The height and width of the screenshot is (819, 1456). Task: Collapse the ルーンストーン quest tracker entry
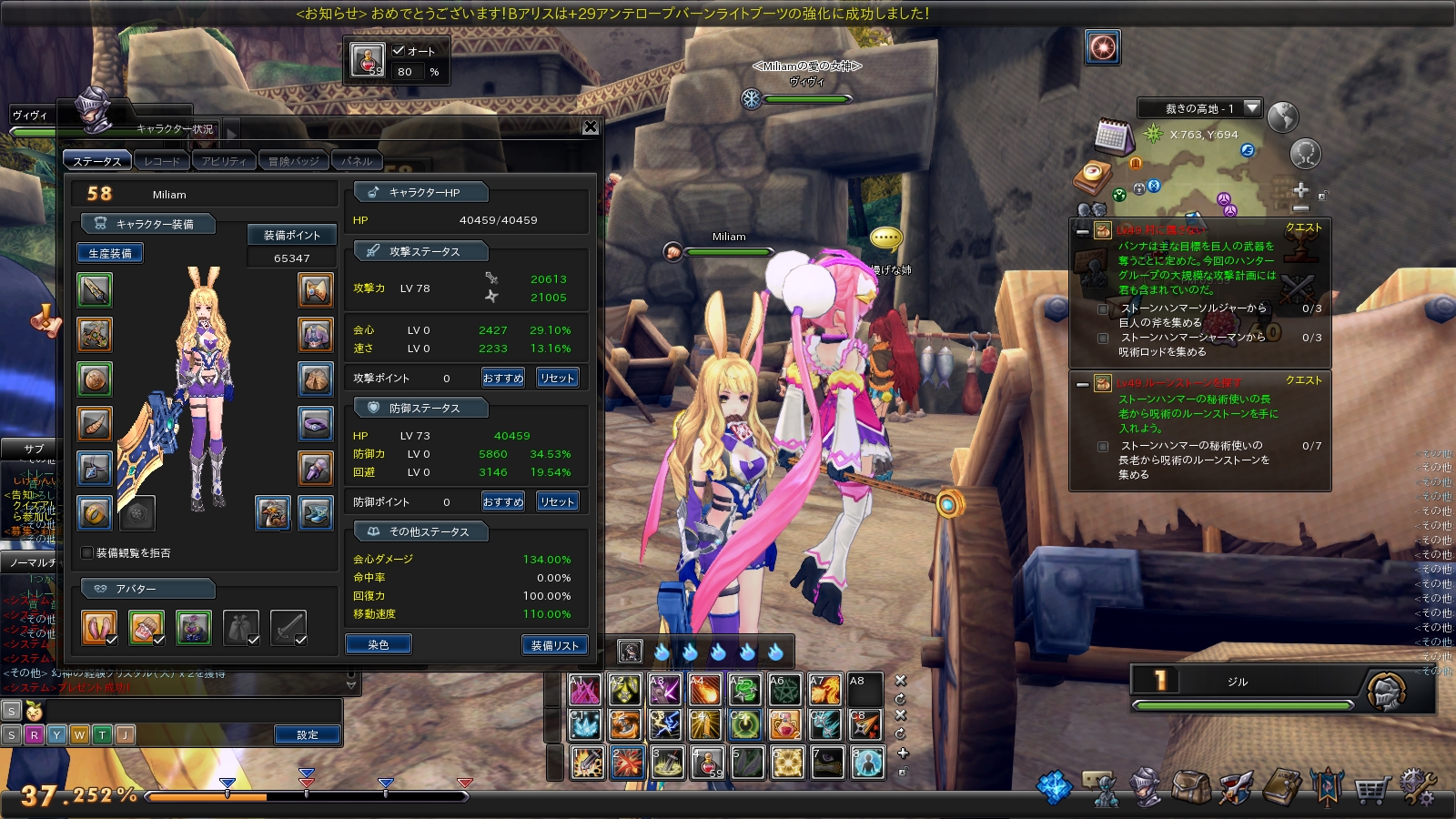point(1082,384)
